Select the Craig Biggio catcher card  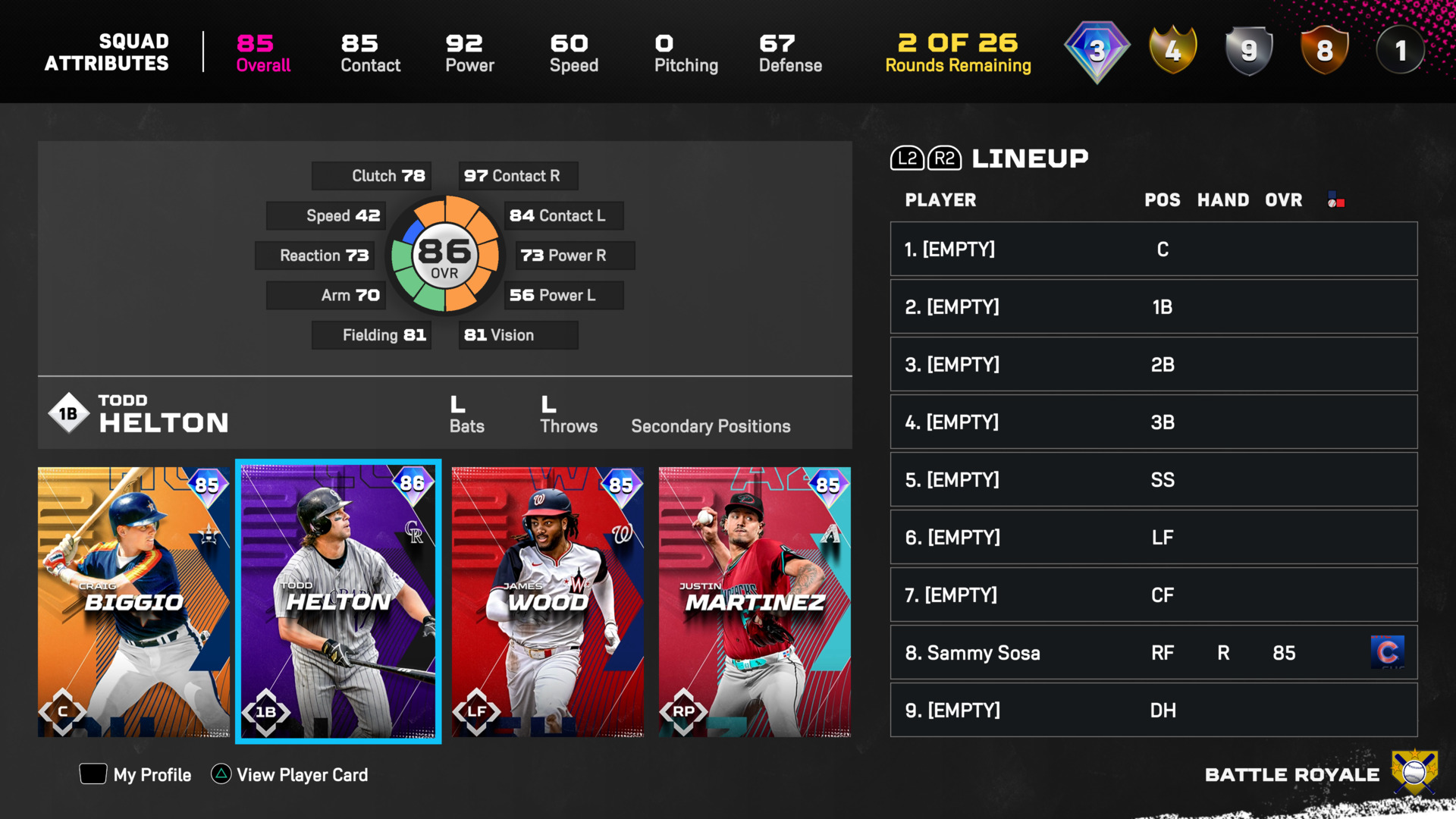pyautogui.click(x=133, y=601)
